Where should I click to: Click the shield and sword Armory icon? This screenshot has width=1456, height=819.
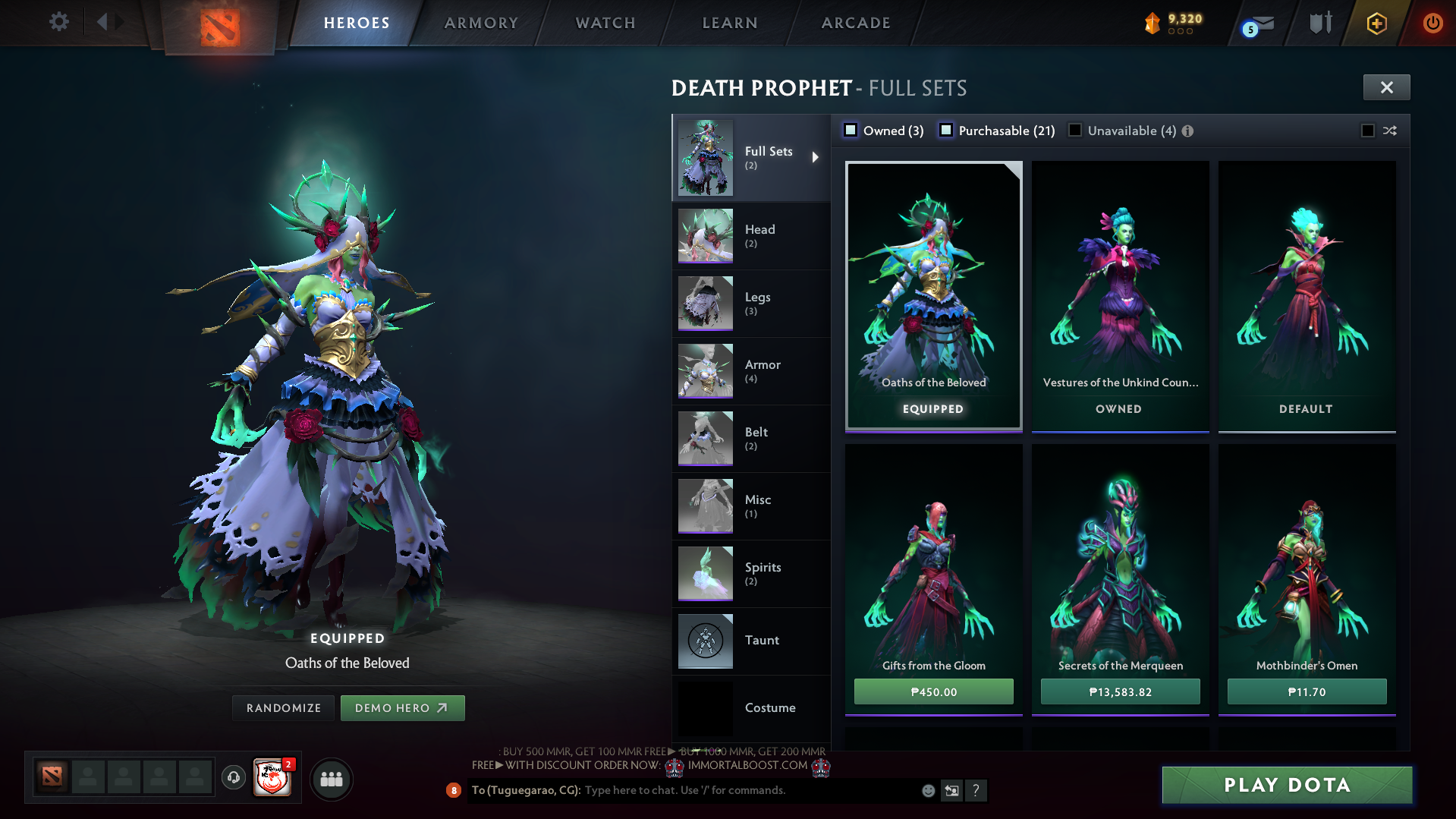point(1319,22)
